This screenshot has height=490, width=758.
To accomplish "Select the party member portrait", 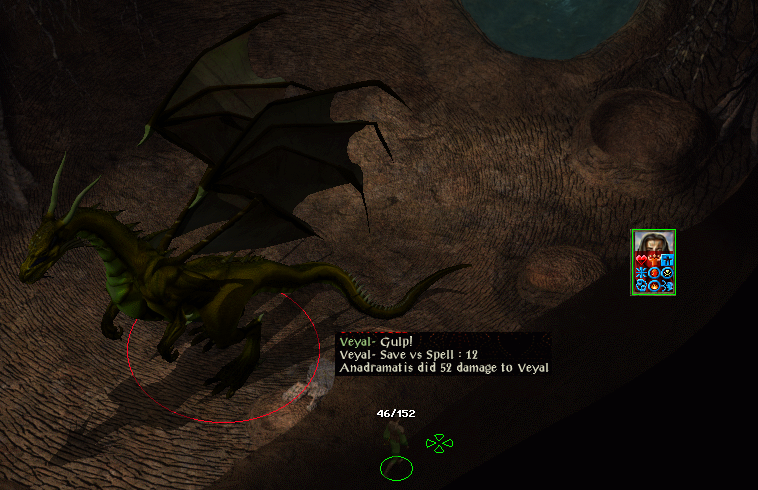I will point(654,243).
